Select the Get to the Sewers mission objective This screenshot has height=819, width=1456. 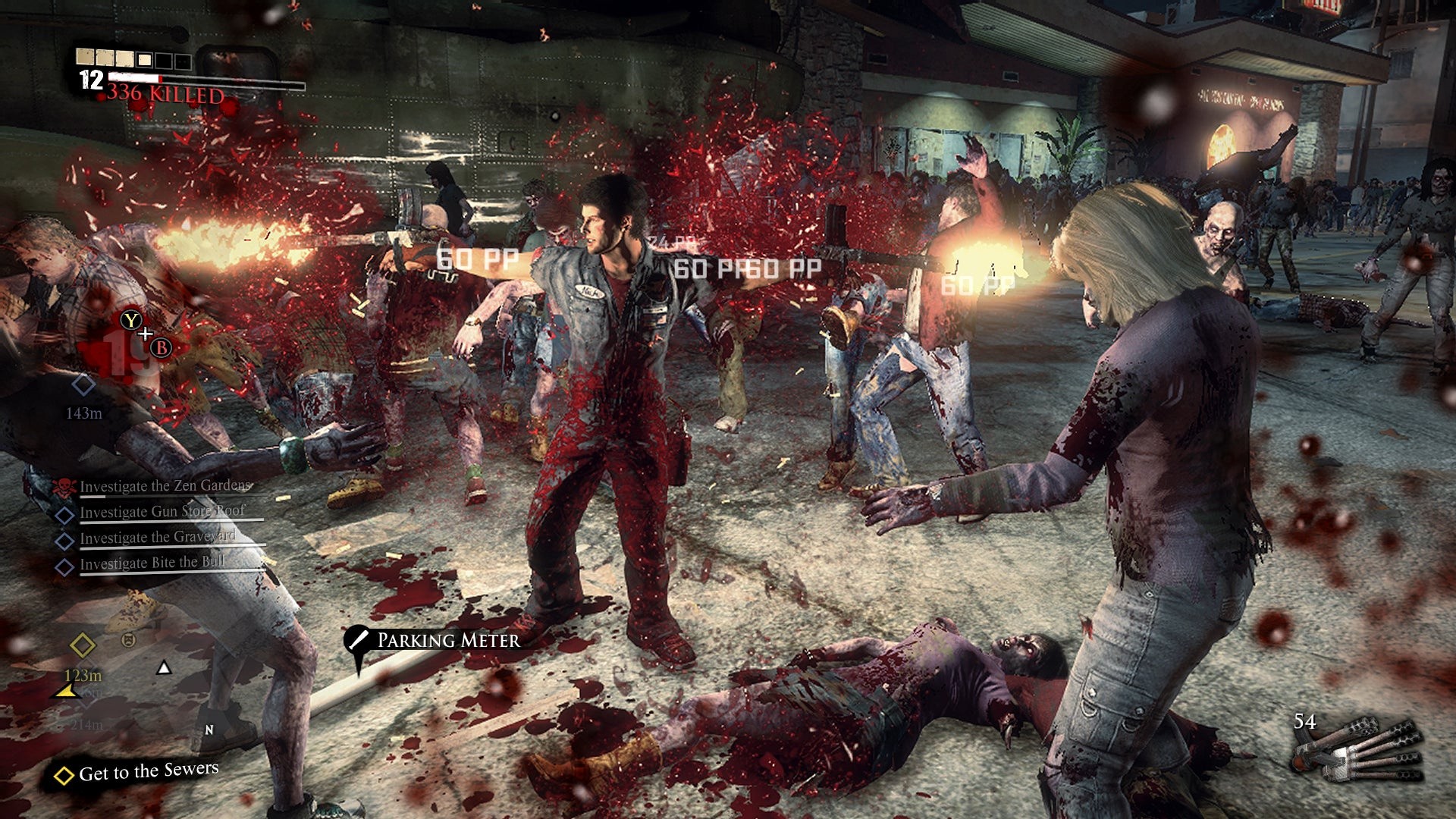pyautogui.click(x=148, y=772)
